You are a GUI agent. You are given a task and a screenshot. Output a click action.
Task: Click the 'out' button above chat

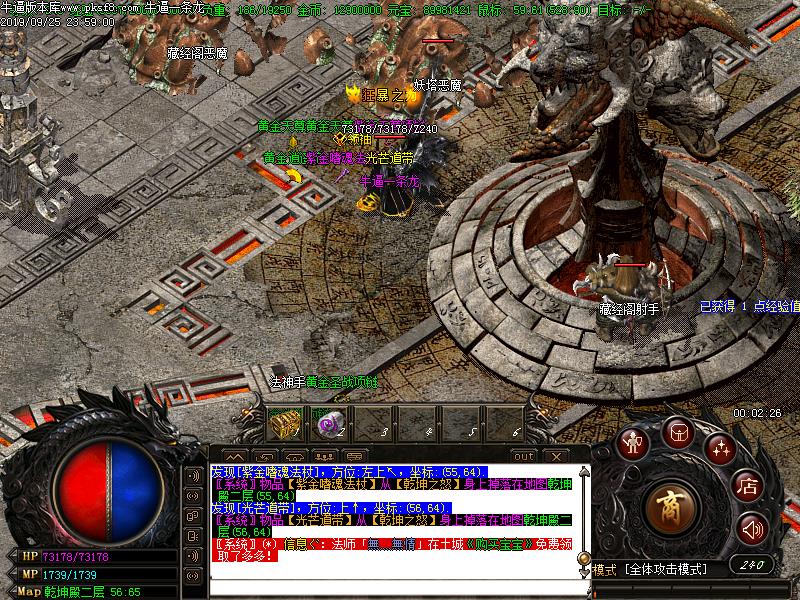tap(523, 456)
